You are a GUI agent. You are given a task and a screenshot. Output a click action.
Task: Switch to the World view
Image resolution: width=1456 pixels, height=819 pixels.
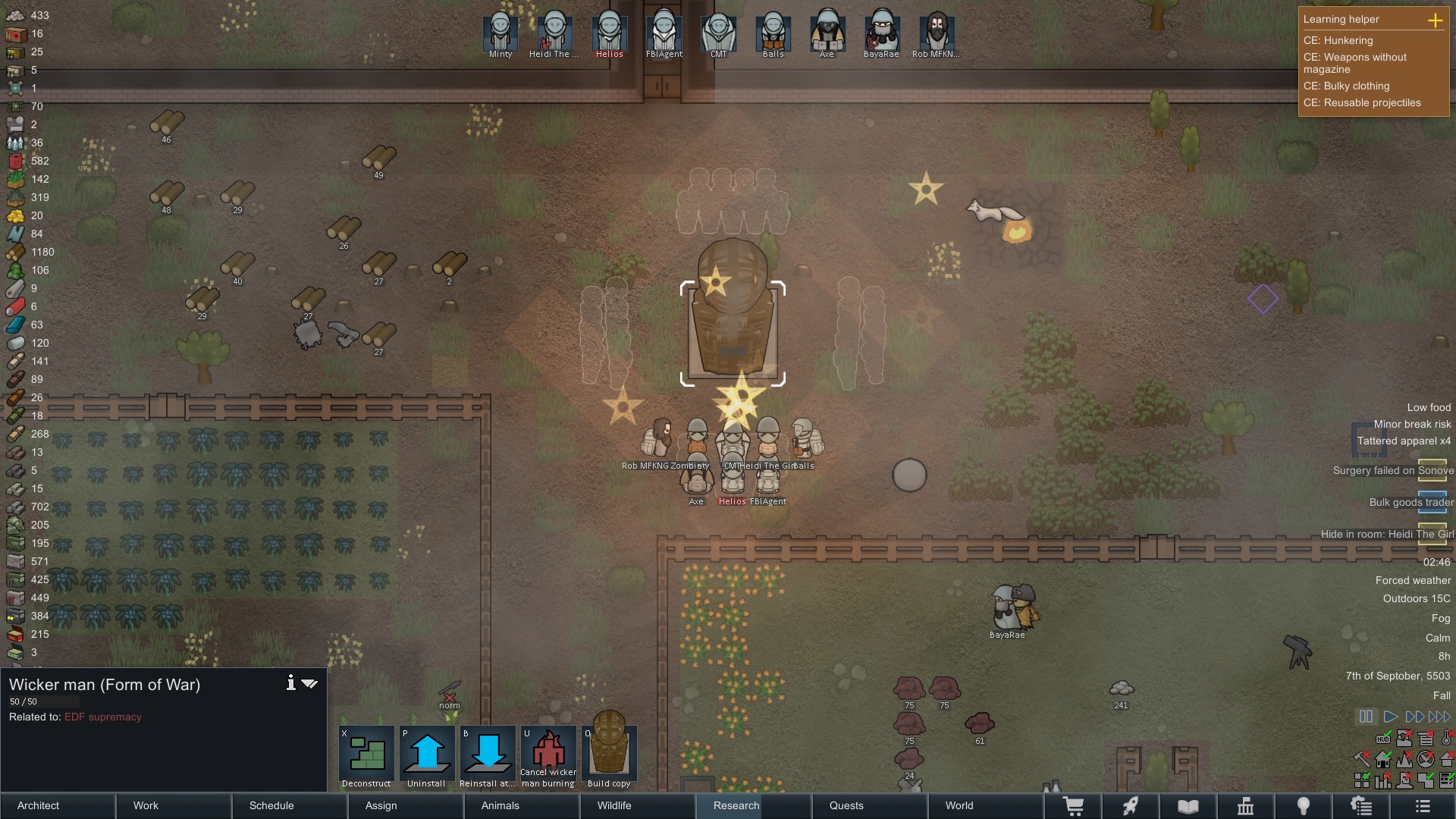(x=986, y=805)
